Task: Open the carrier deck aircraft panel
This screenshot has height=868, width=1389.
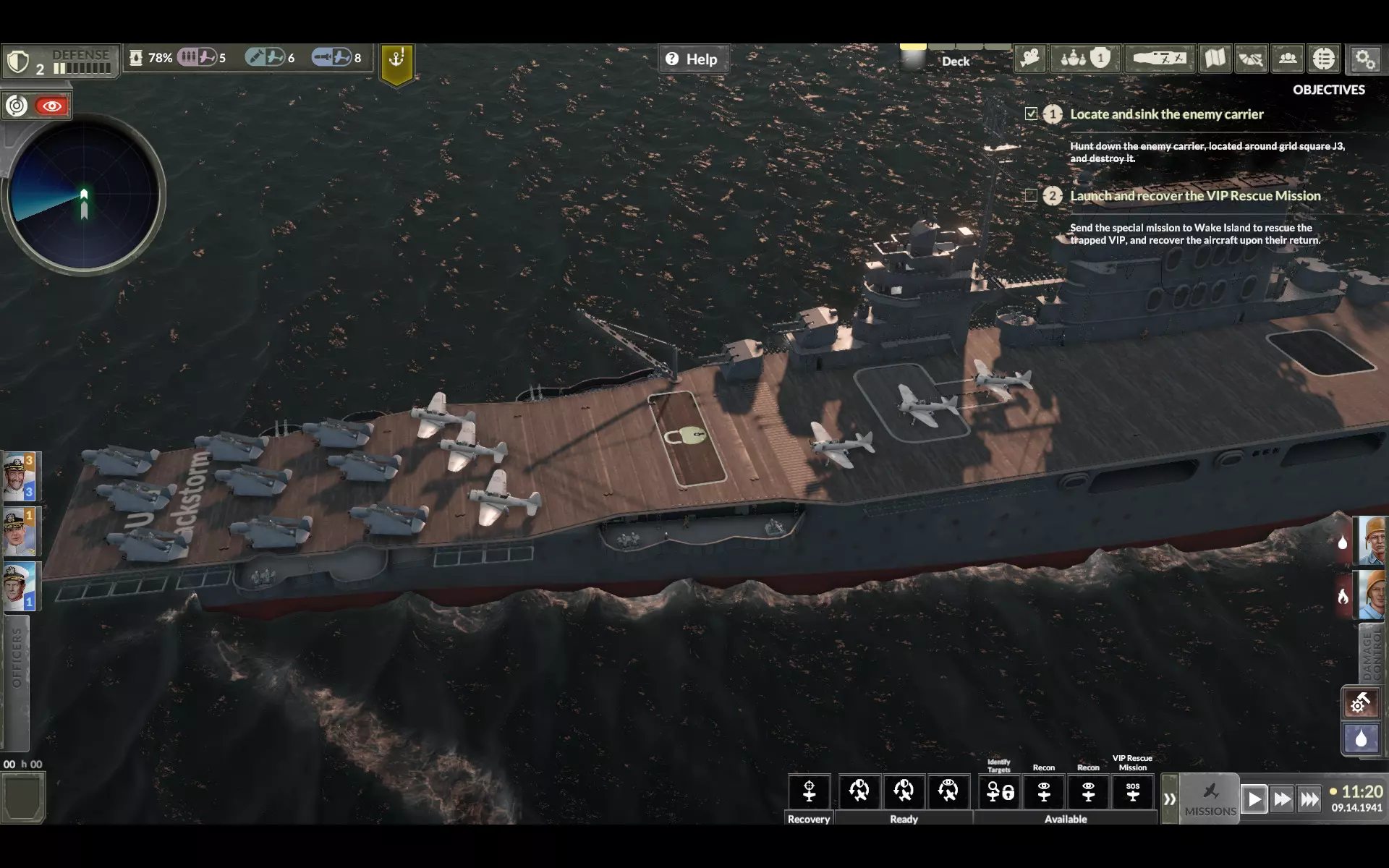Action: point(1159,59)
